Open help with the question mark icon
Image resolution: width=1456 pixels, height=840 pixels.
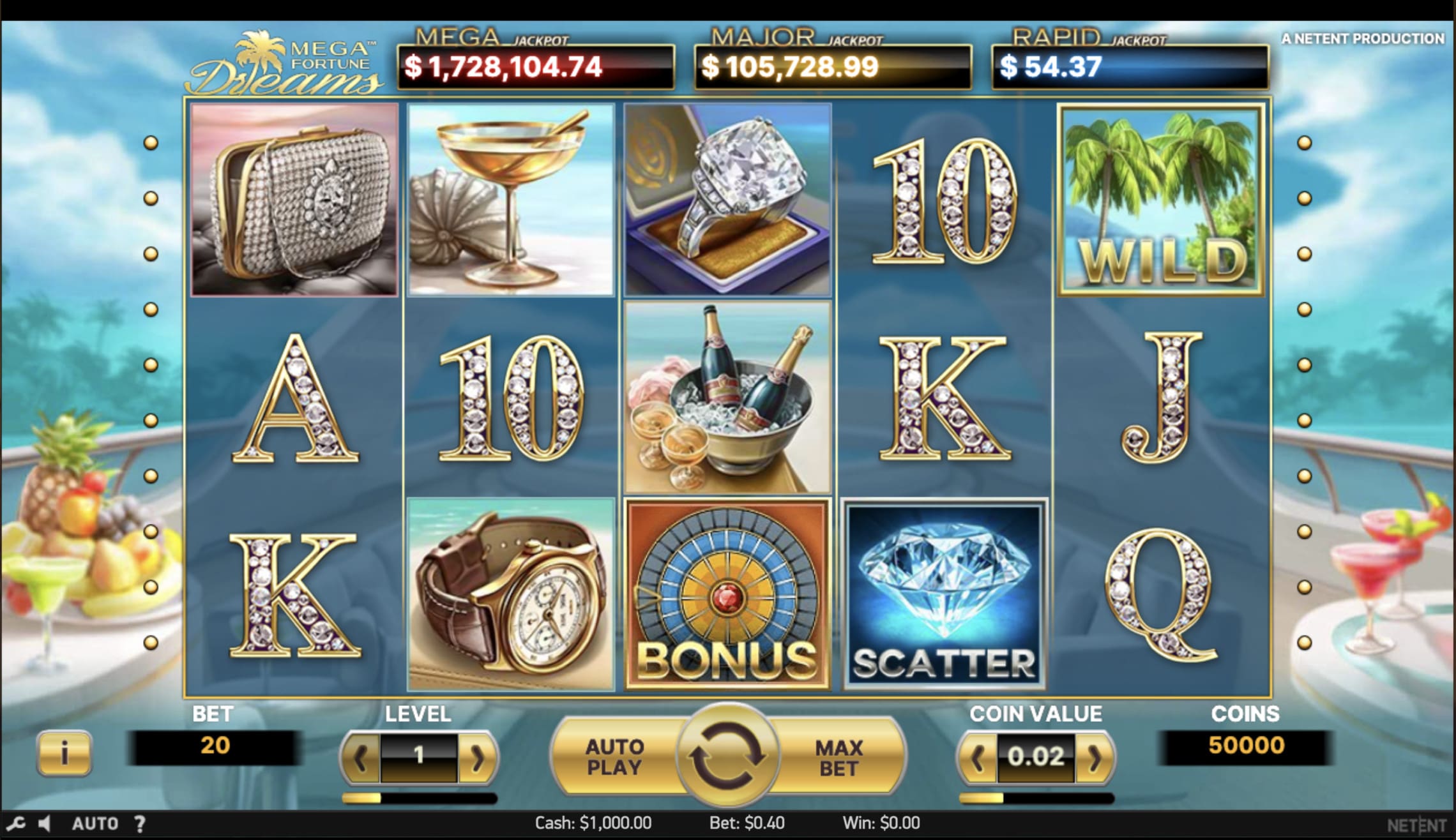pyautogui.click(x=140, y=823)
